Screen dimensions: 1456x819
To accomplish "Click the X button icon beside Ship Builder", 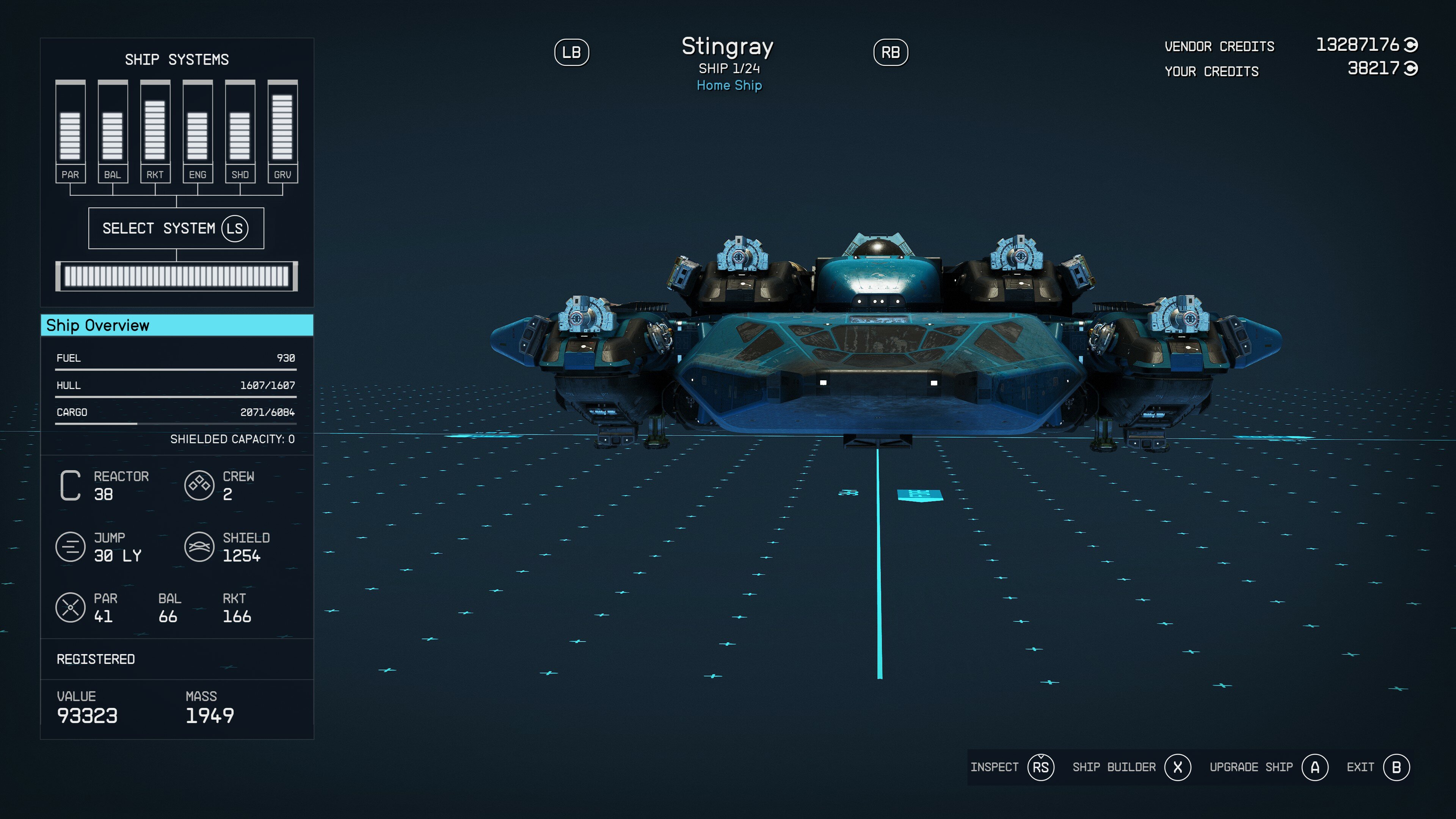I will [x=1178, y=767].
